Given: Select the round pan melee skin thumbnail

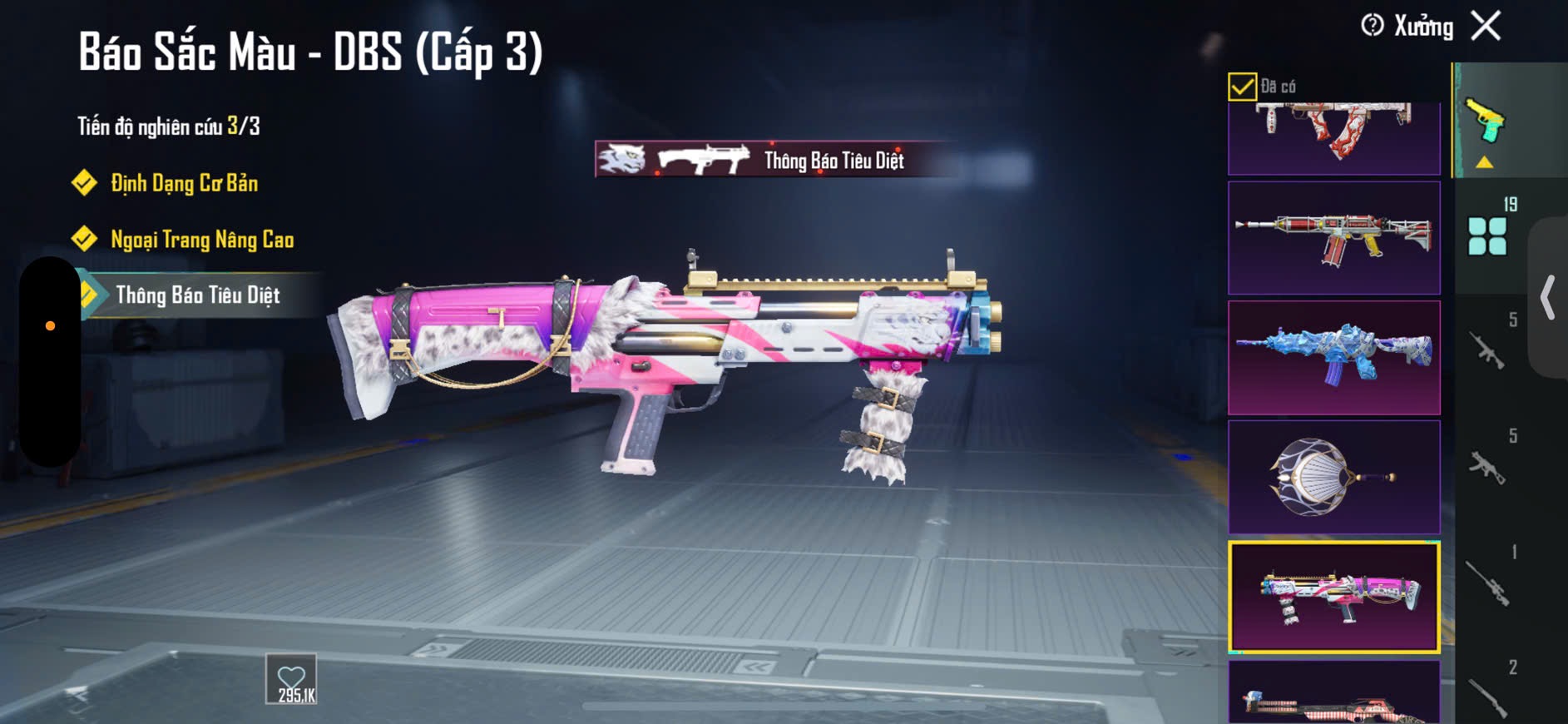Looking at the screenshot, I should [x=1334, y=477].
